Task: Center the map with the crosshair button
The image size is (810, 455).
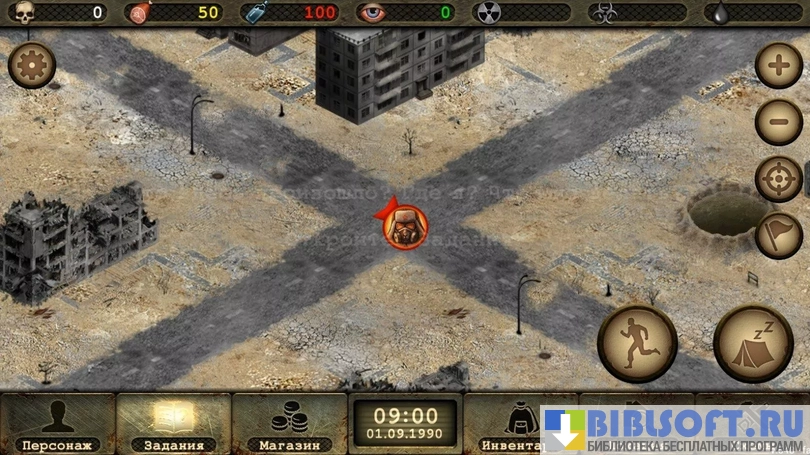Action: 778,179
